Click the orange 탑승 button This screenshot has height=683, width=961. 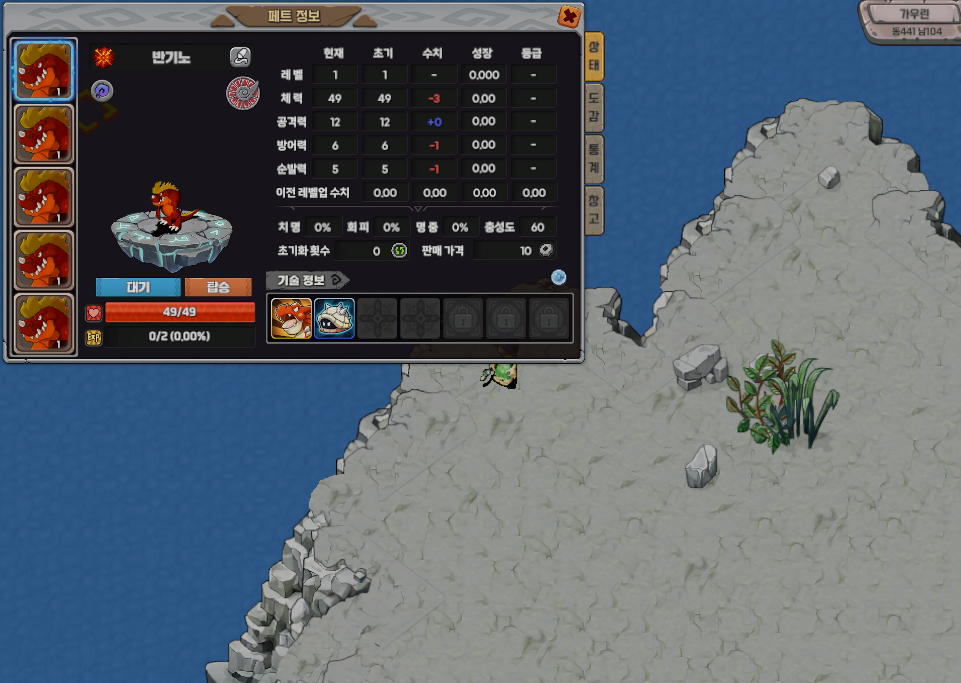coord(218,287)
